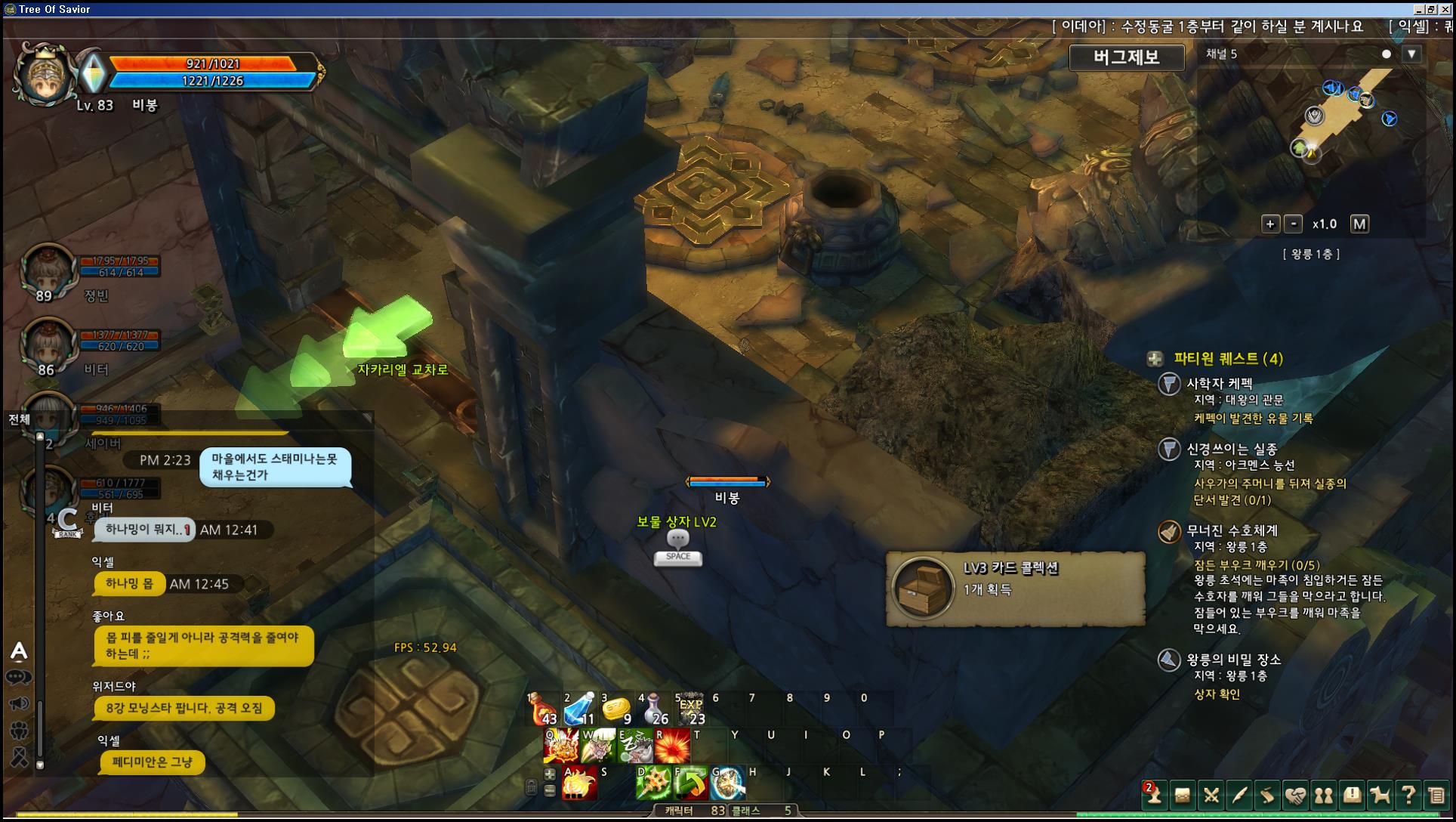Use the blue crystal potion in slot 2

(580, 710)
